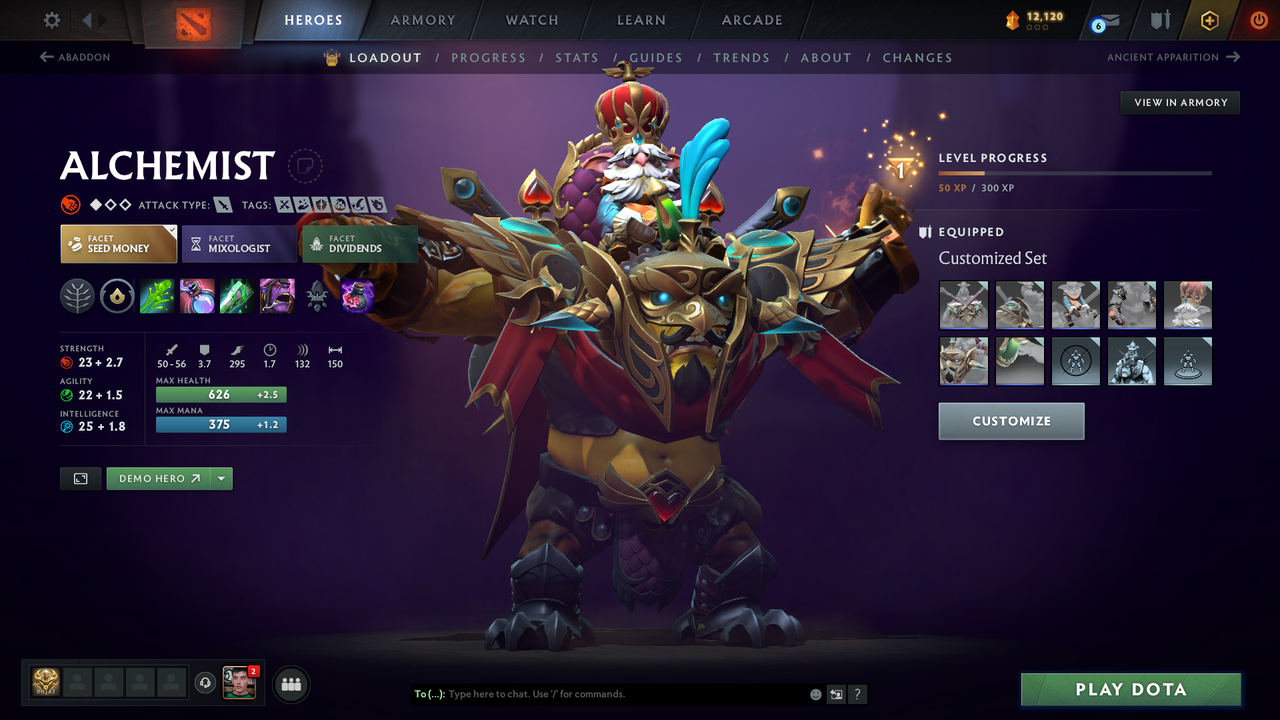1280x720 pixels.
Task: Switch to the Mixologist facet
Action: (239, 243)
